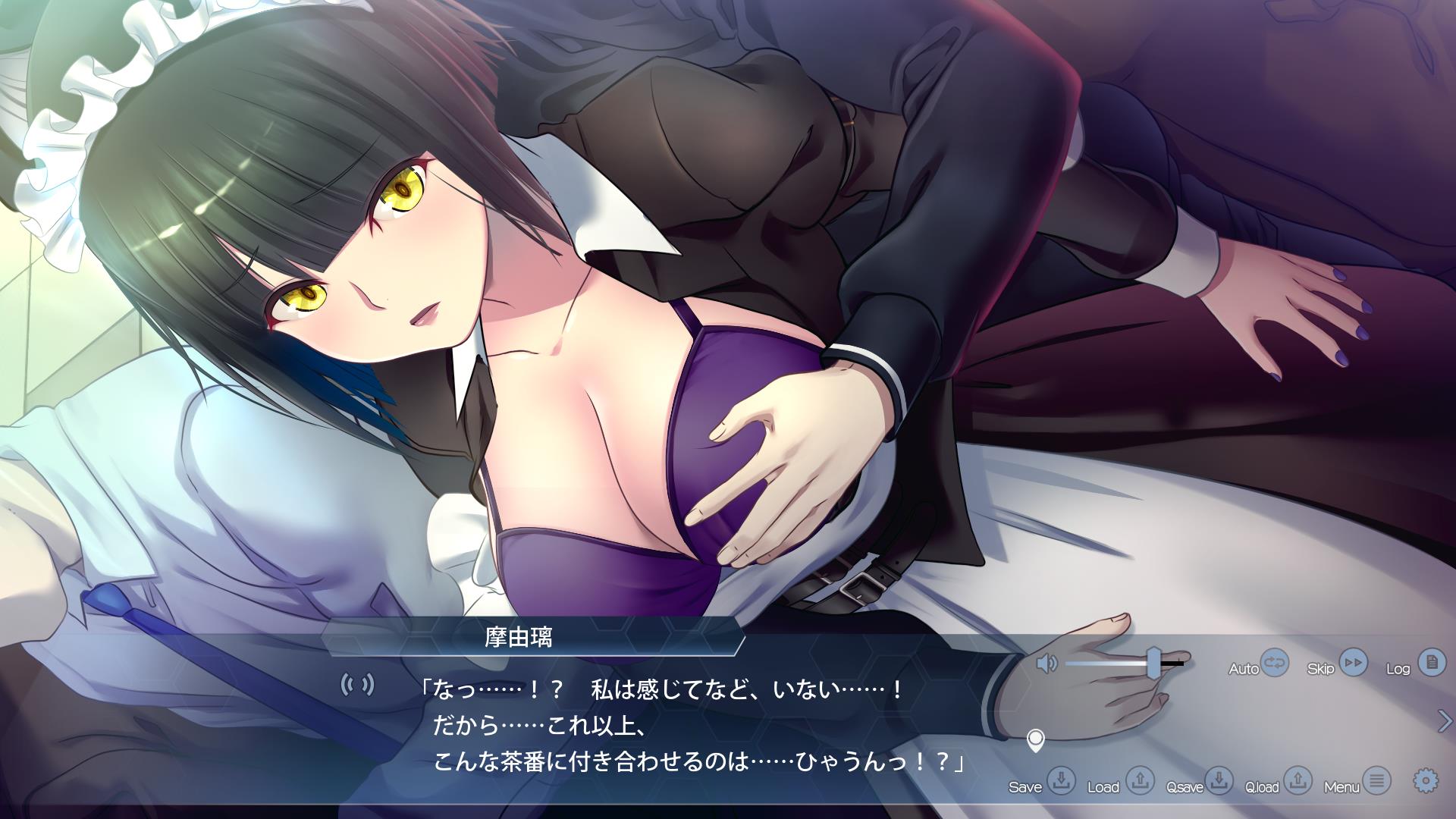Replay voice line with sound-wave icon
This screenshot has height=819, width=1456.
tap(357, 685)
